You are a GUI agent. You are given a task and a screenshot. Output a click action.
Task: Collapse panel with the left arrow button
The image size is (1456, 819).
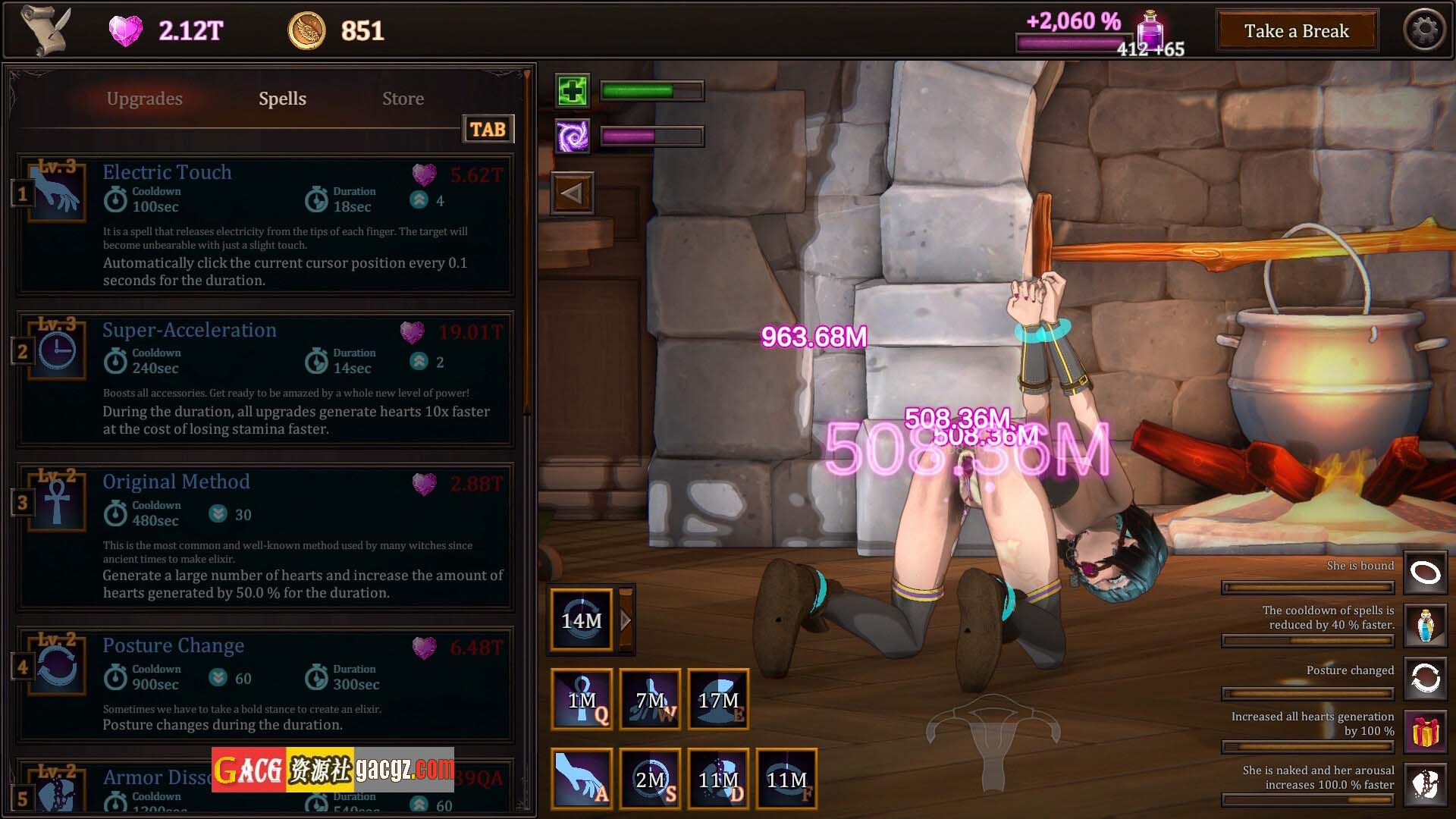[573, 193]
